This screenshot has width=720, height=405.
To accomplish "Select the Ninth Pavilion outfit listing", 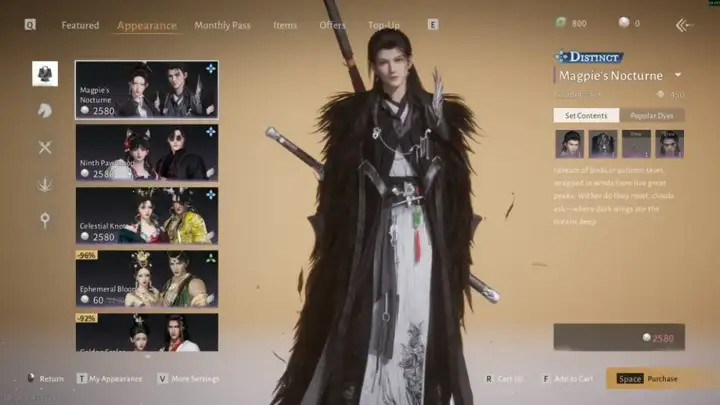I will [x=146, y=152].
